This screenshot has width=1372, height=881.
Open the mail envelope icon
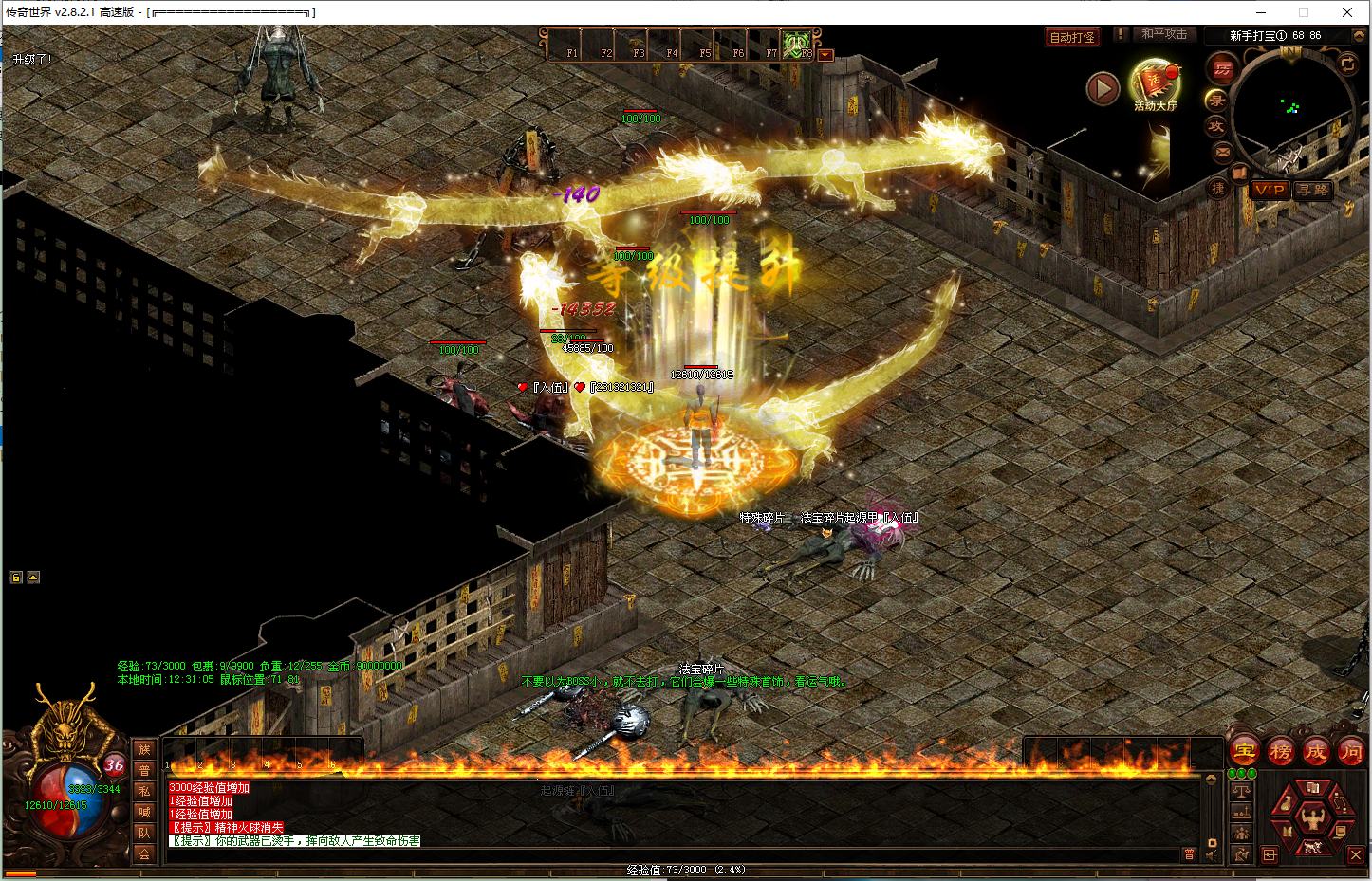(x=1222, y=152)
